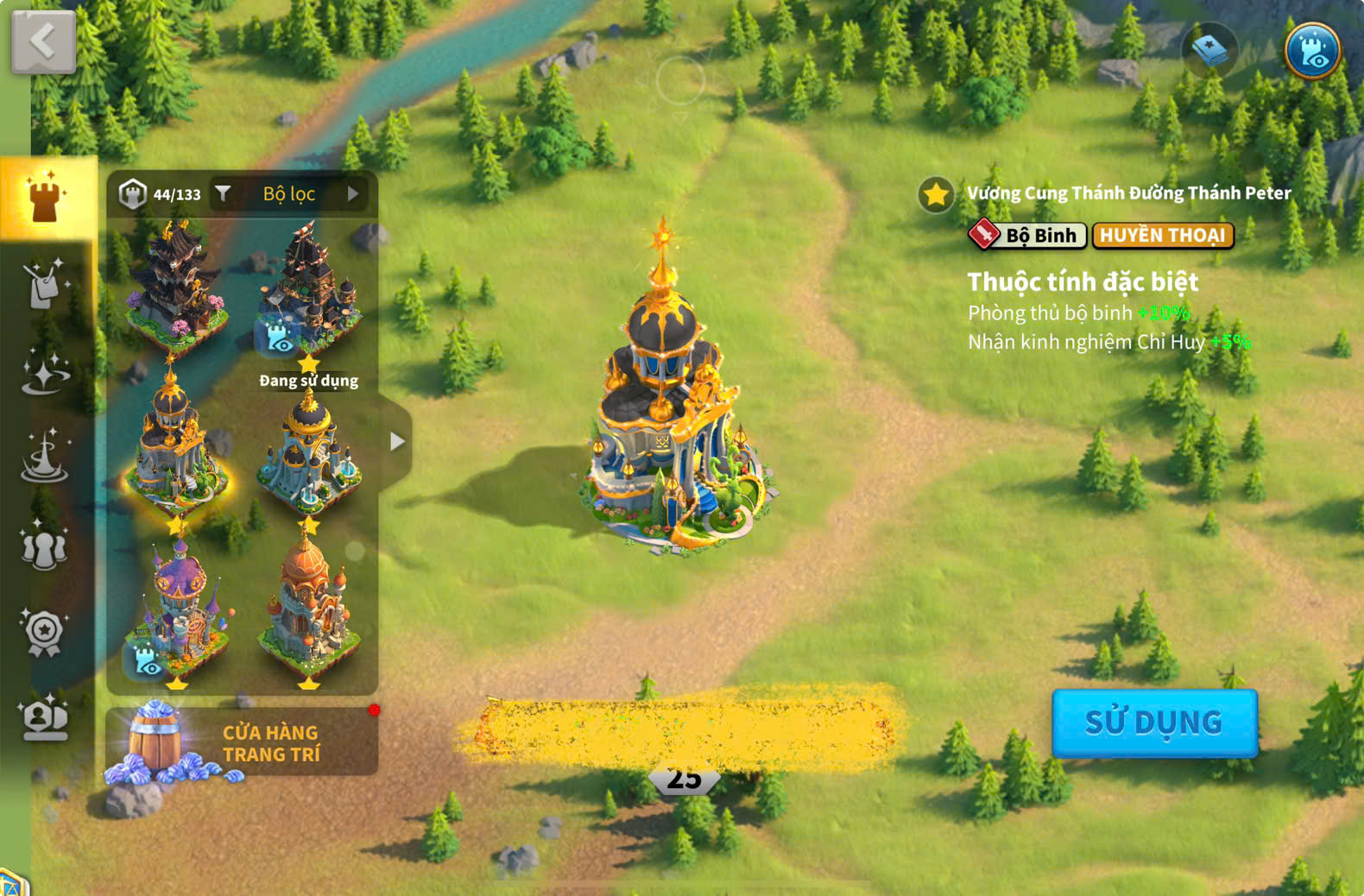The width and height of the screenshot is (1364, 896).
Task: Pick the purple-domed castle skin
Action: coord(179,609)
